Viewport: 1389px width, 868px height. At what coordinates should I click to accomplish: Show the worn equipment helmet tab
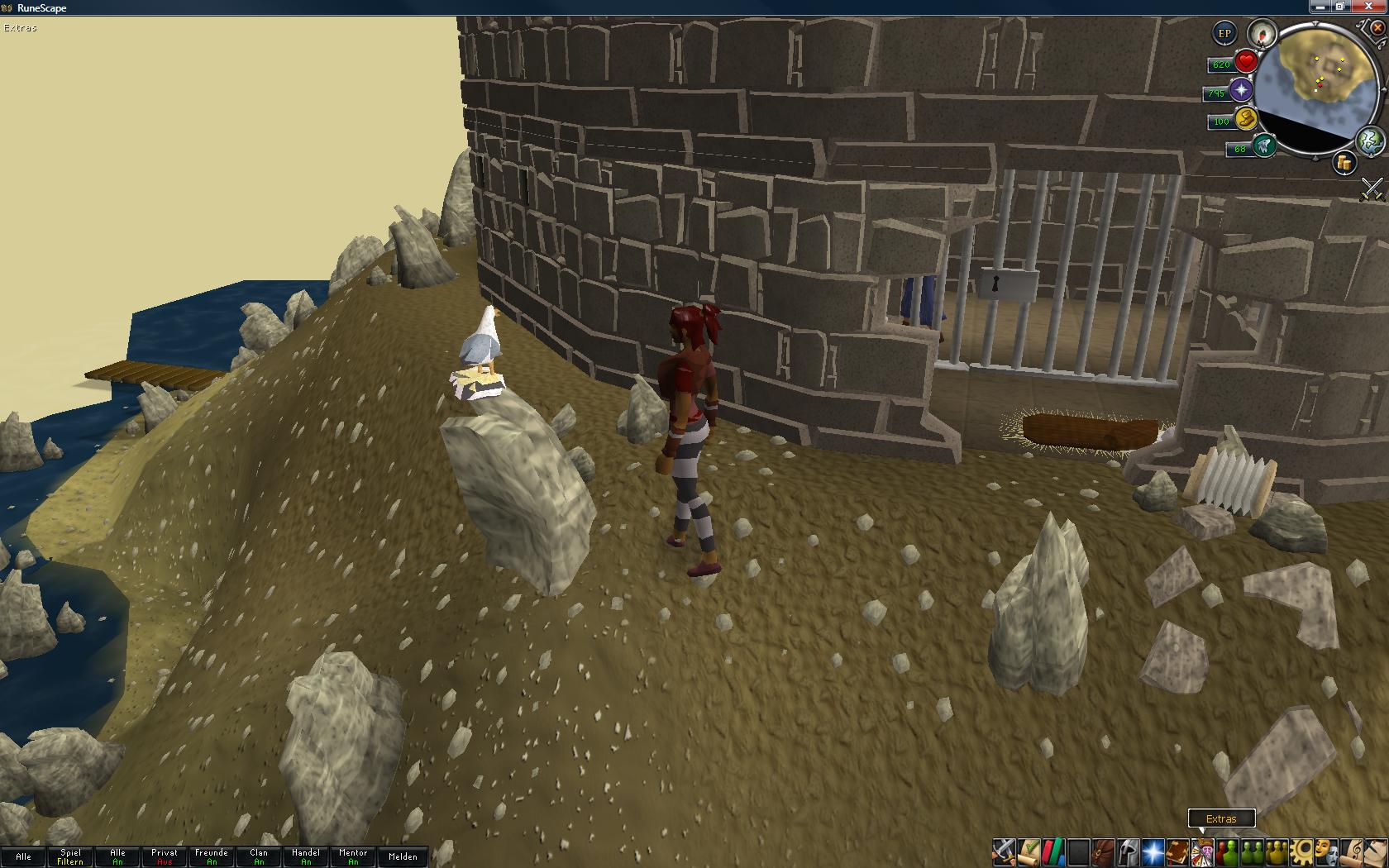pyautogui.click(x=1128, y=851)
